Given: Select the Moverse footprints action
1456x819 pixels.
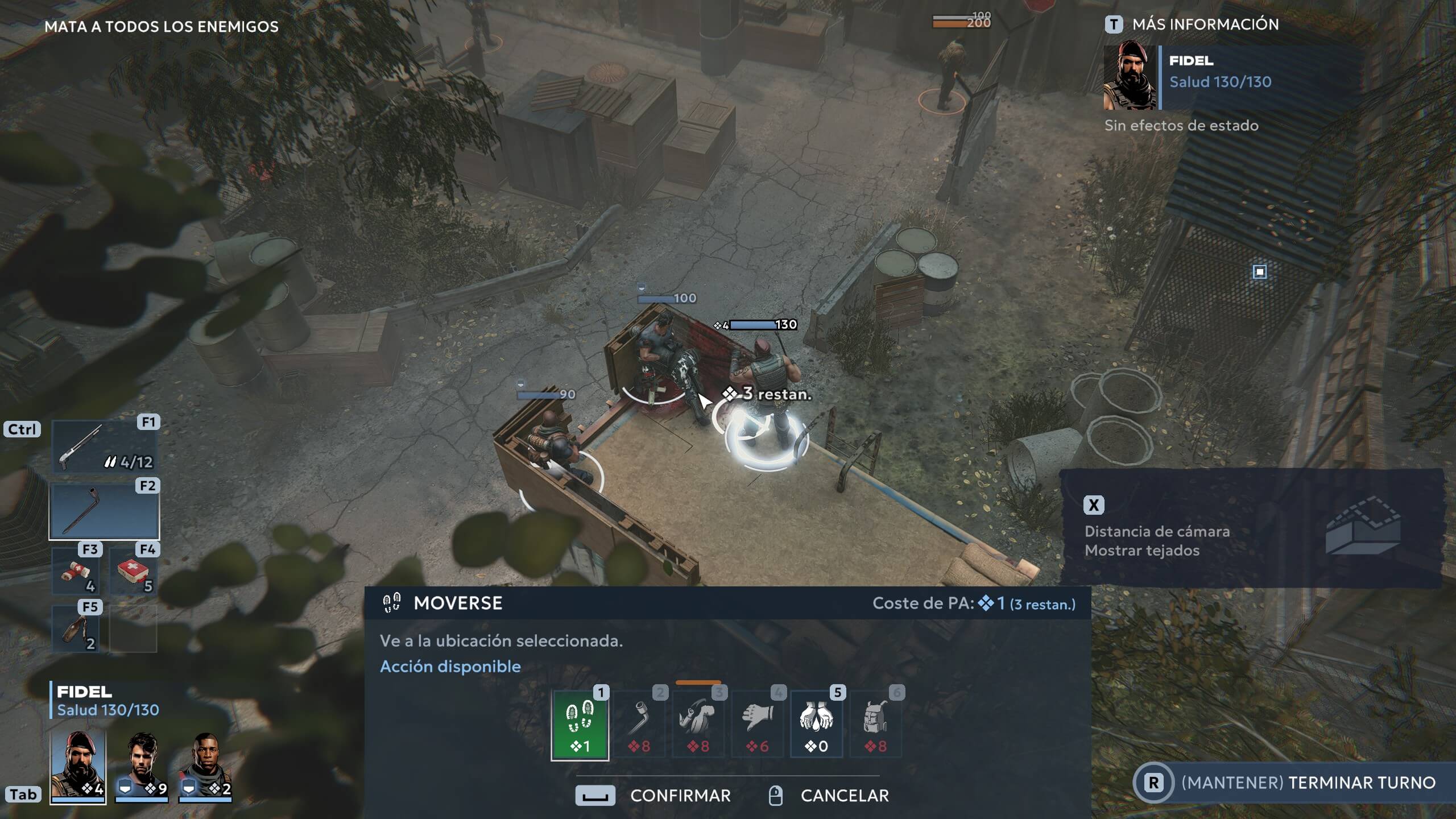Looking at the screenshot, I should point(580,725).
